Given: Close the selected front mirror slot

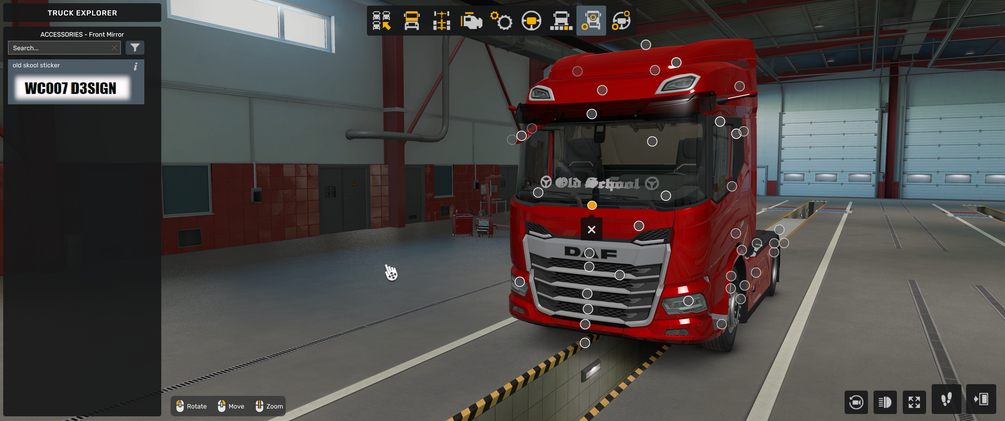Looking at the screenshot, I should [x=592, y=229].
